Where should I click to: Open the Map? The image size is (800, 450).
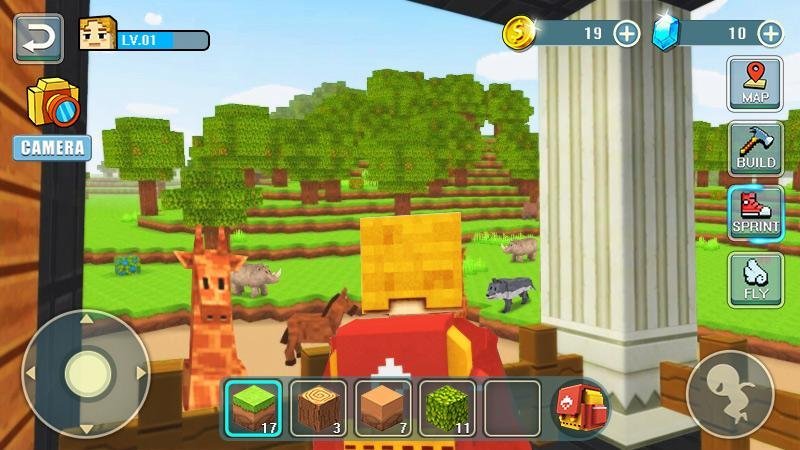pyautogui.click(x=755, y=84)
